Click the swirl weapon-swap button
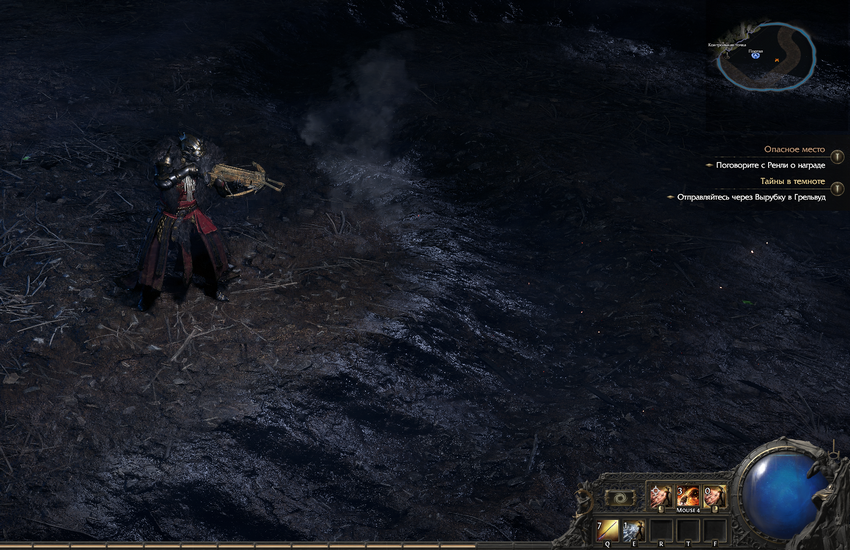Viewport: 850px width, 550px height. pyautogui.click(x=618, y=496)
